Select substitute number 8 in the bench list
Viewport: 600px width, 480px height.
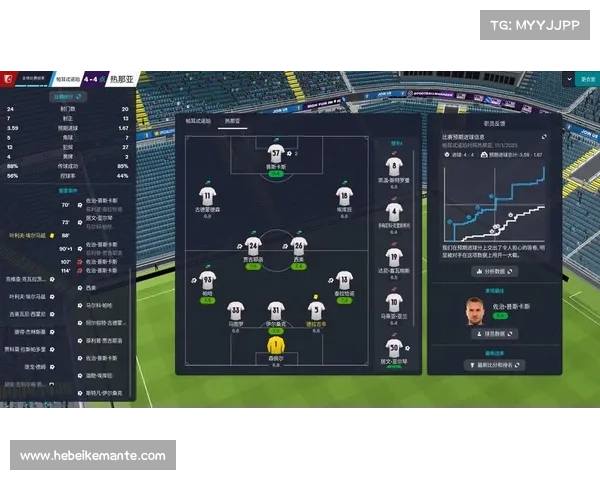(394, 167)
